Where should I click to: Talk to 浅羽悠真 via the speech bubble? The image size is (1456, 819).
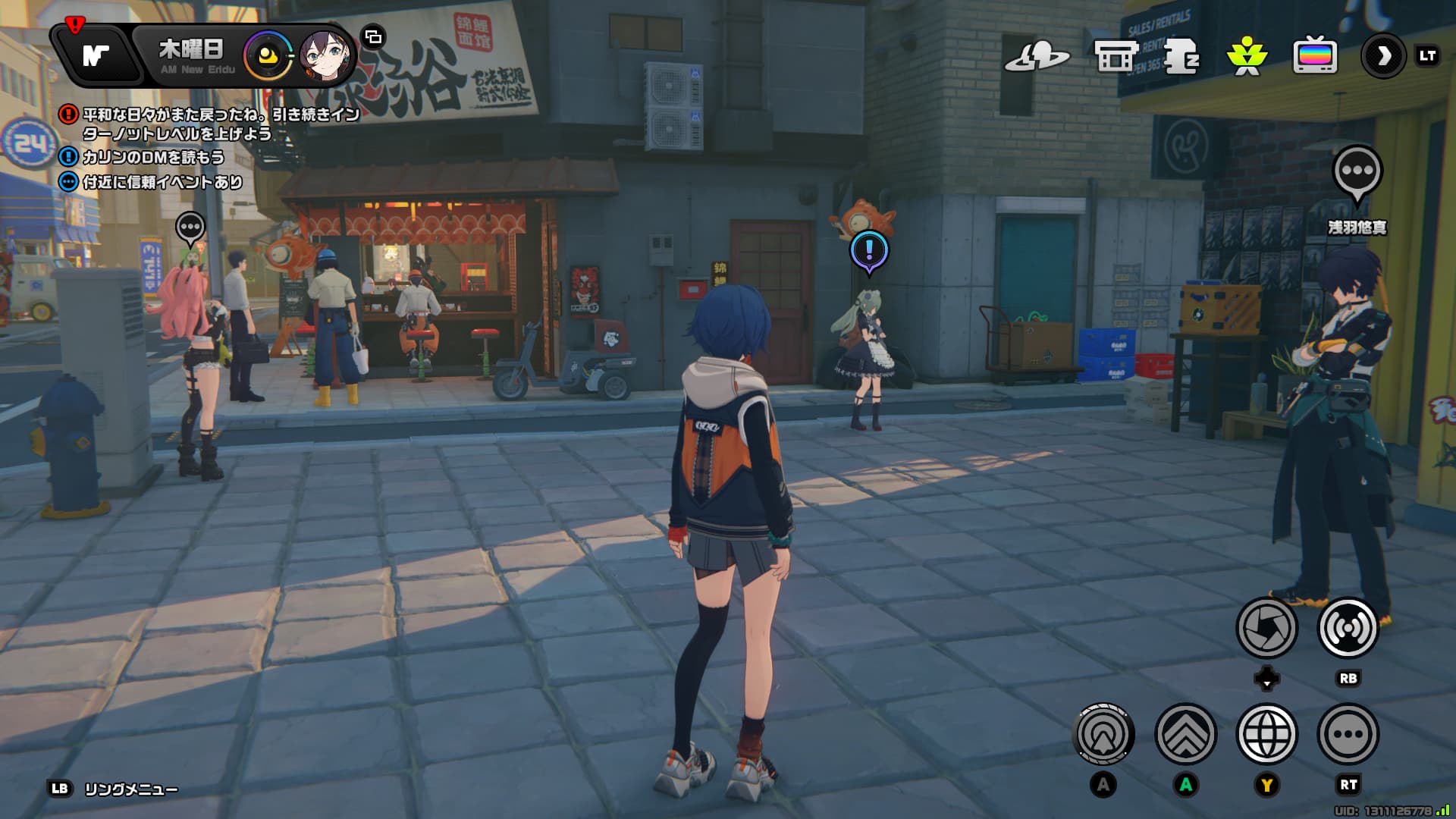(x=1357, y=173)
